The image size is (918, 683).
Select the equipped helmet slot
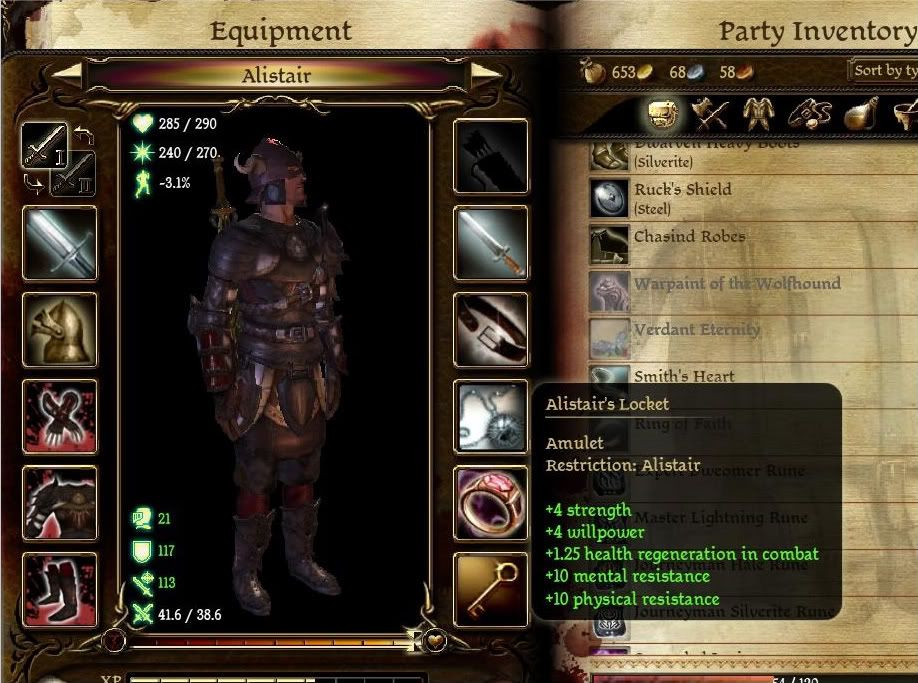(x=60, y=329)
